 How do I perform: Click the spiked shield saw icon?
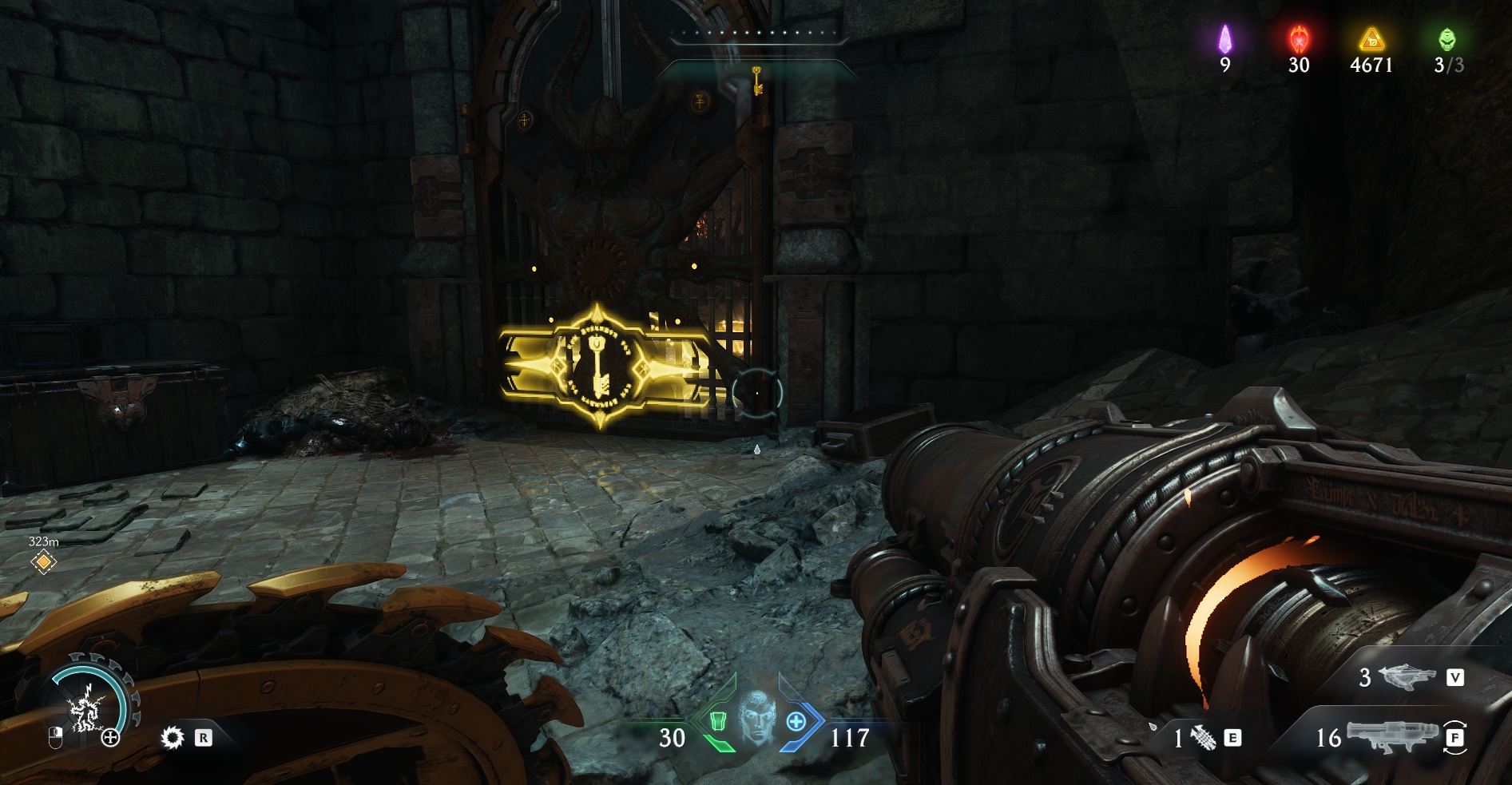[172, 738]
